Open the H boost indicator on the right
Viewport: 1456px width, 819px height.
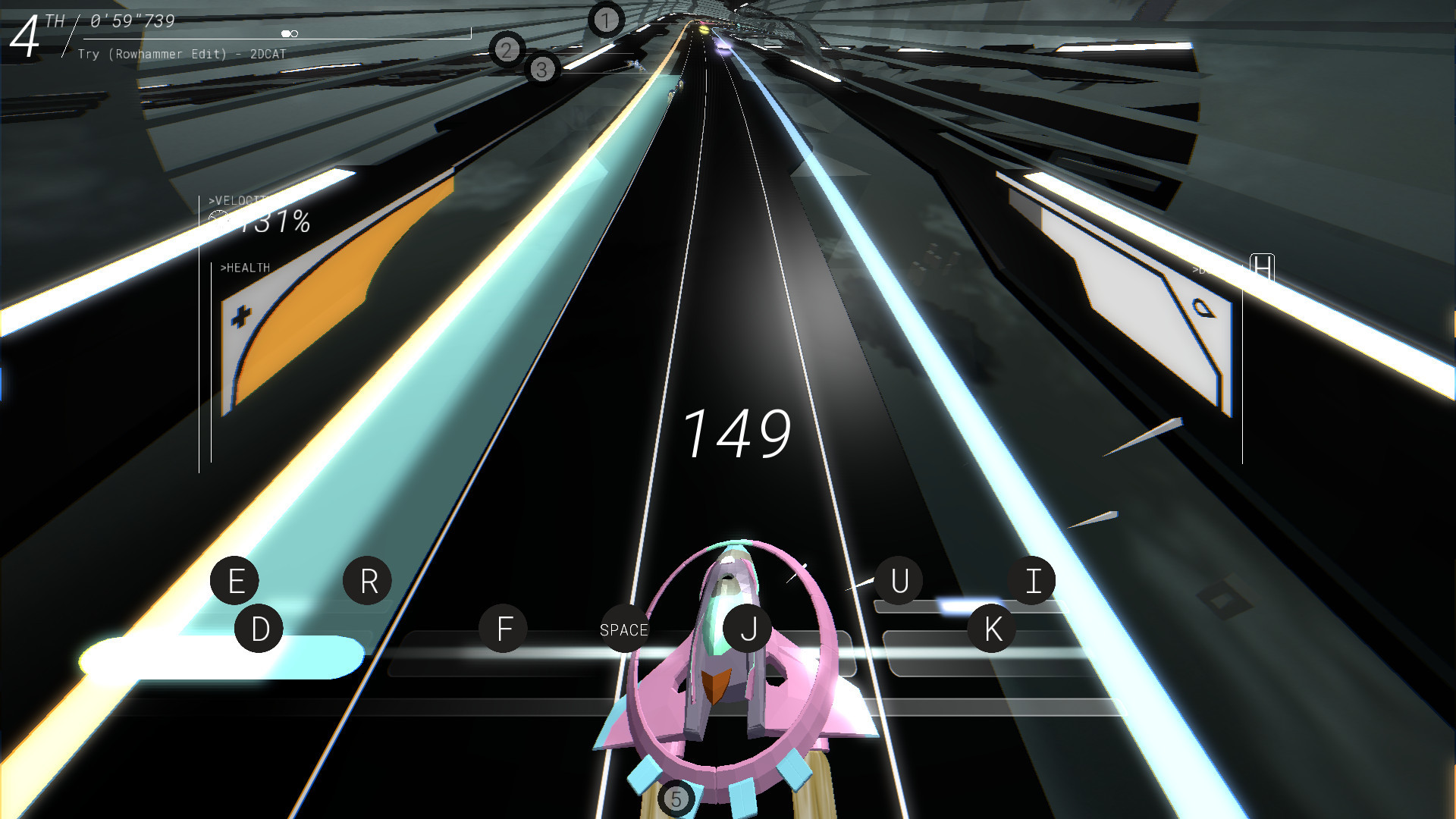(1260, 267)
